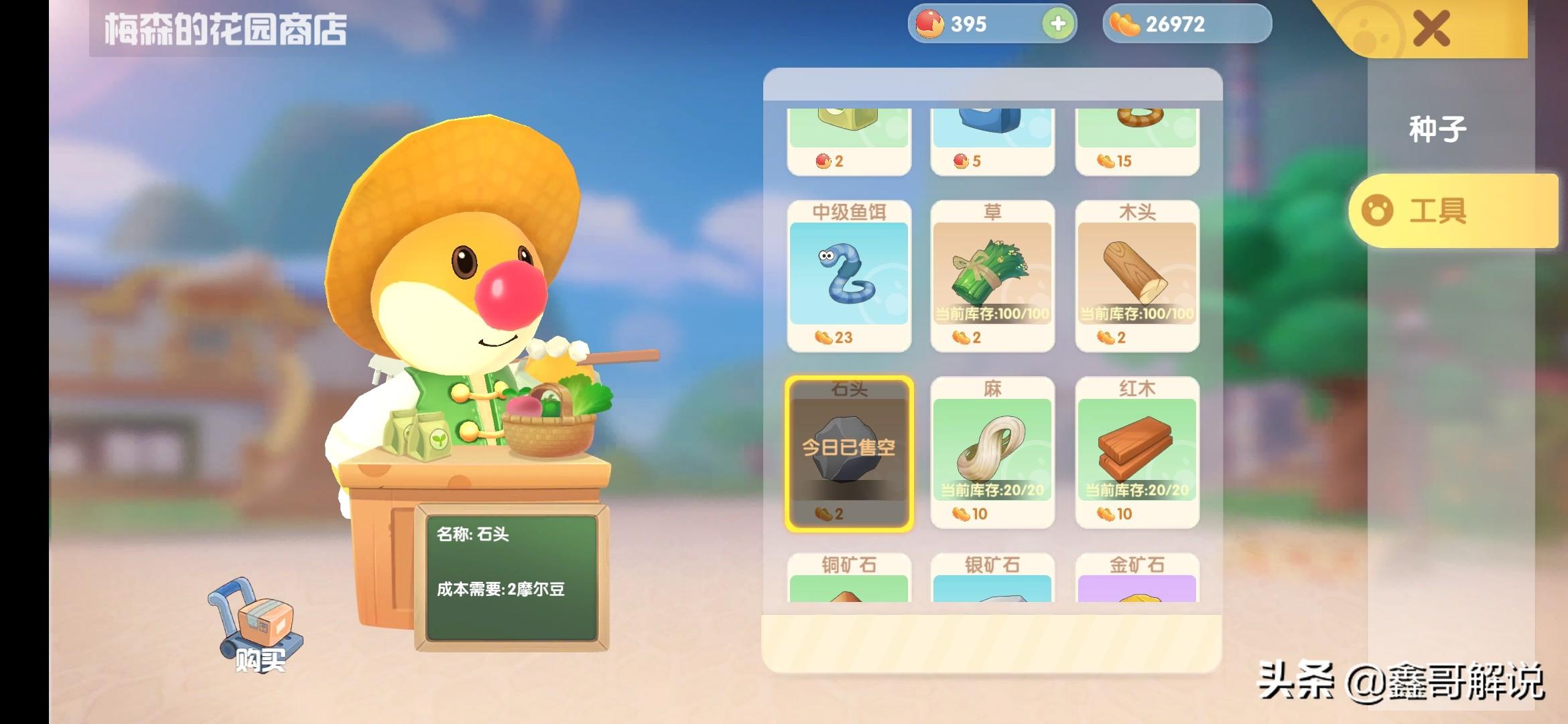Switch to the 种子 seeds tab

click(1437, 129)
